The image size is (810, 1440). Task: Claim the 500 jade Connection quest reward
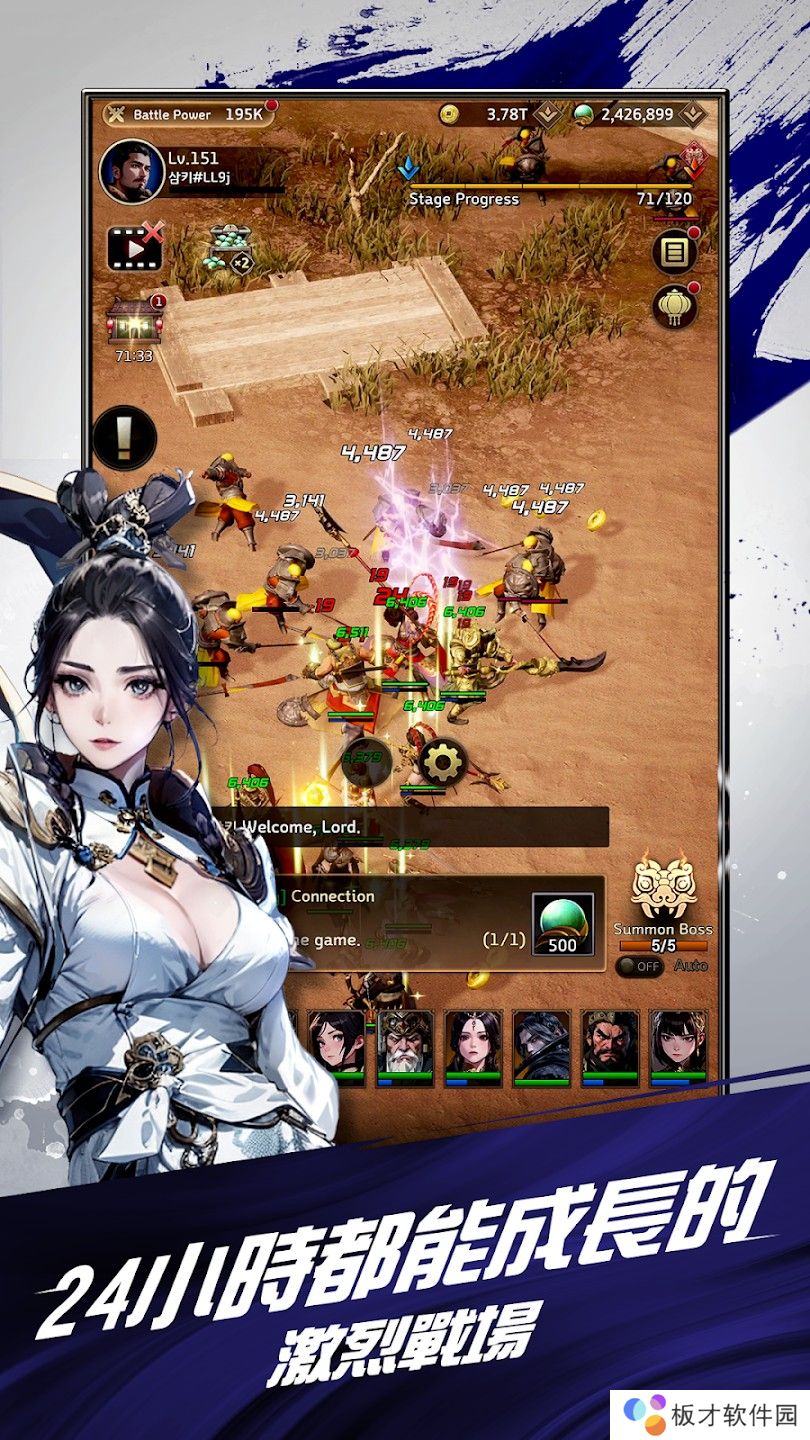click(562, 925)
